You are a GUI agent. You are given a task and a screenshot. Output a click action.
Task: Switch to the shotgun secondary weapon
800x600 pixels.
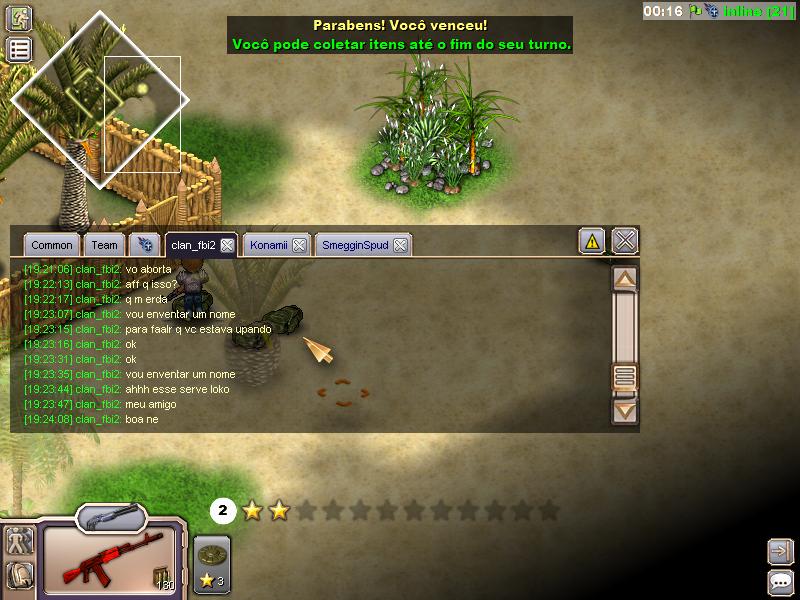tap(110, 518)
